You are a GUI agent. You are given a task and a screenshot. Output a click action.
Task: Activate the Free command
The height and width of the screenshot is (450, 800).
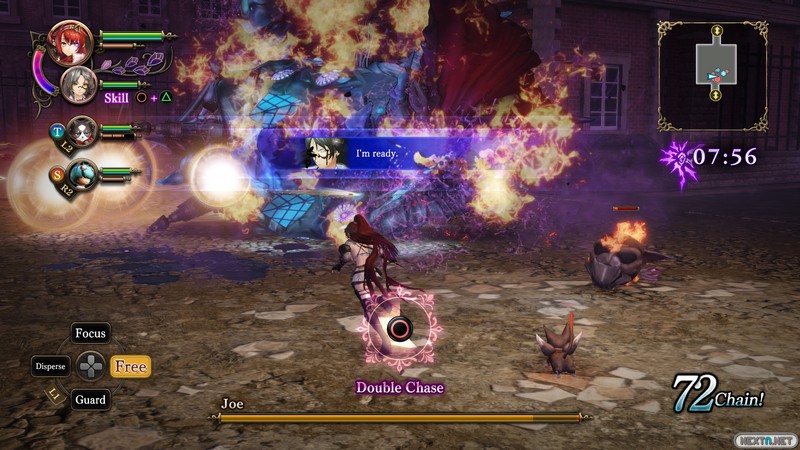click(130, 367)
